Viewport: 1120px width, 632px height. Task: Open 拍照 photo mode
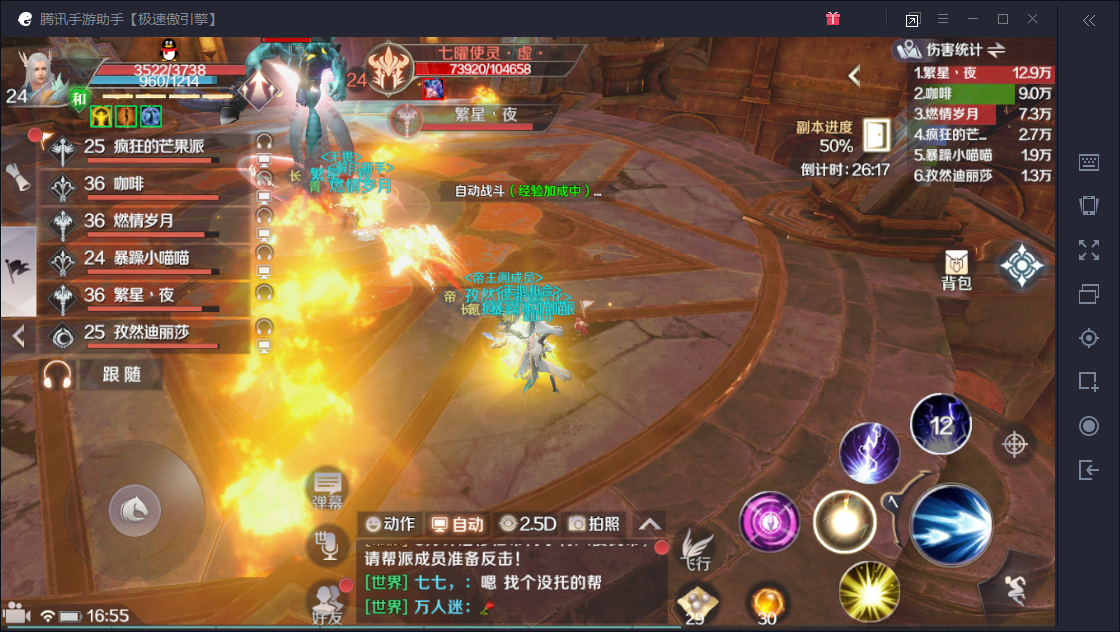[595, 523]
